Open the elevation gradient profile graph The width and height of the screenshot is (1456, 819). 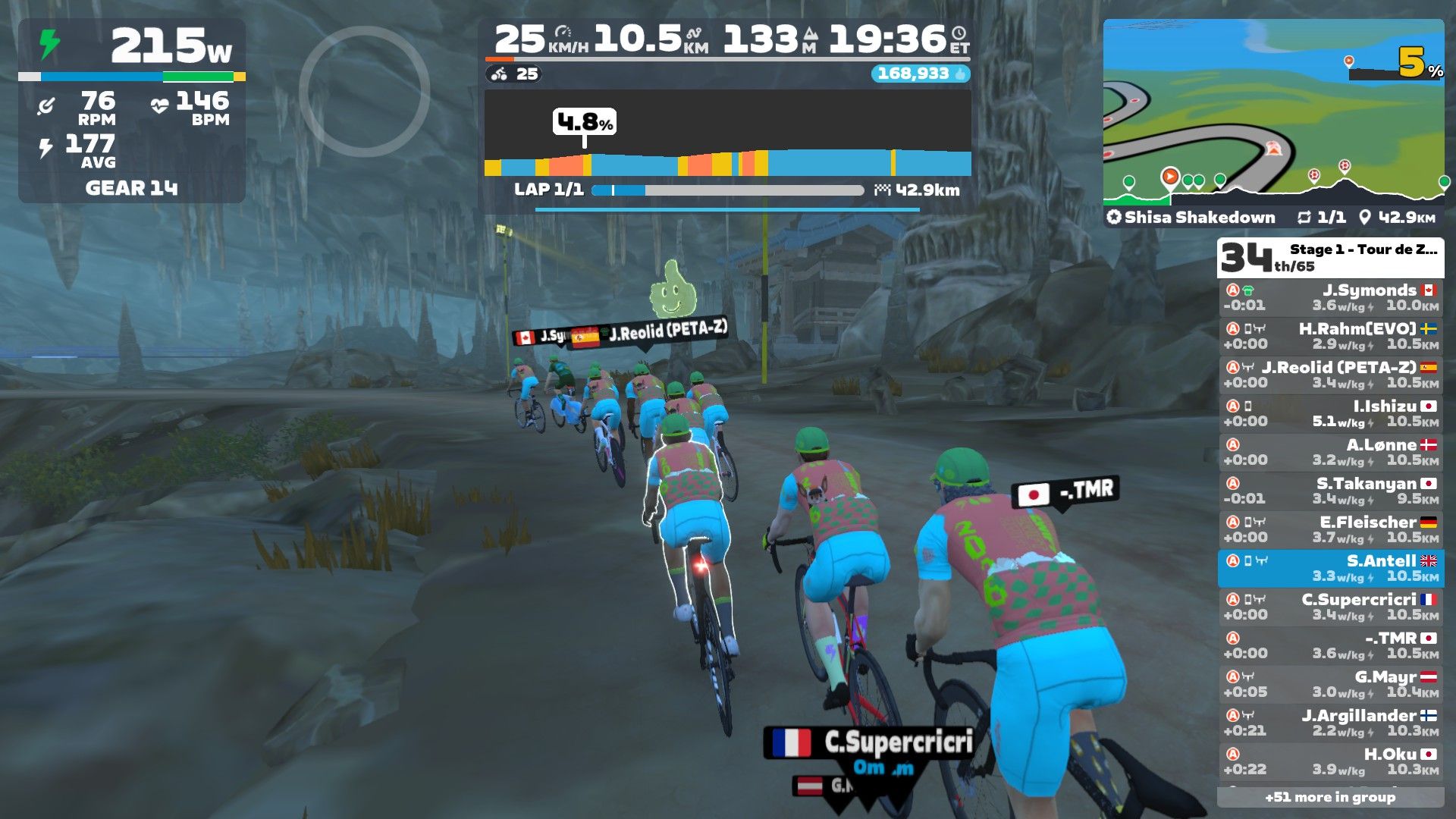pos(727,136)
